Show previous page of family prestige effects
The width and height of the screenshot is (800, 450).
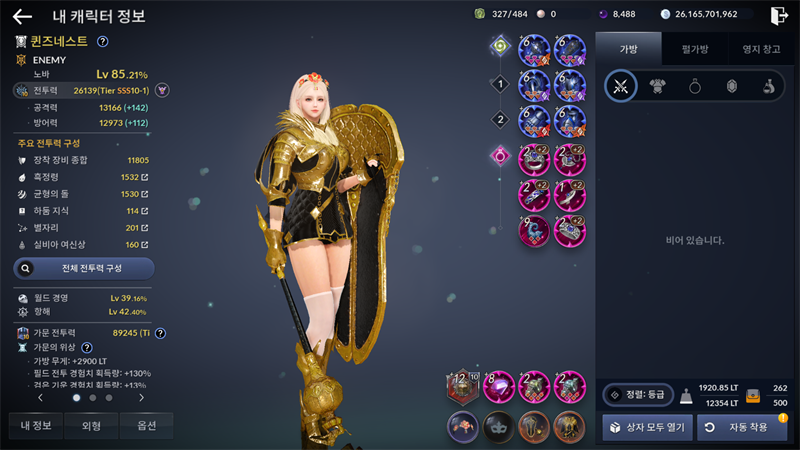pos(39,397)
